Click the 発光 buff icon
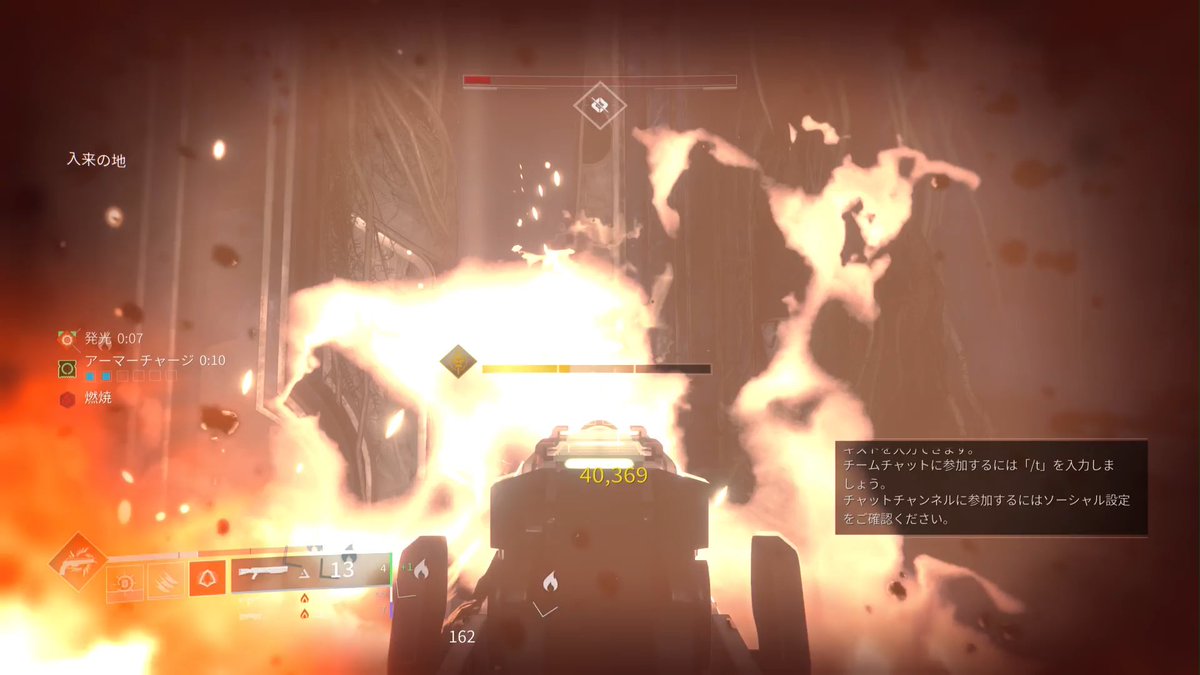Image resolution: width=1200 pixels, height=675 pixels. coord(67,339)
